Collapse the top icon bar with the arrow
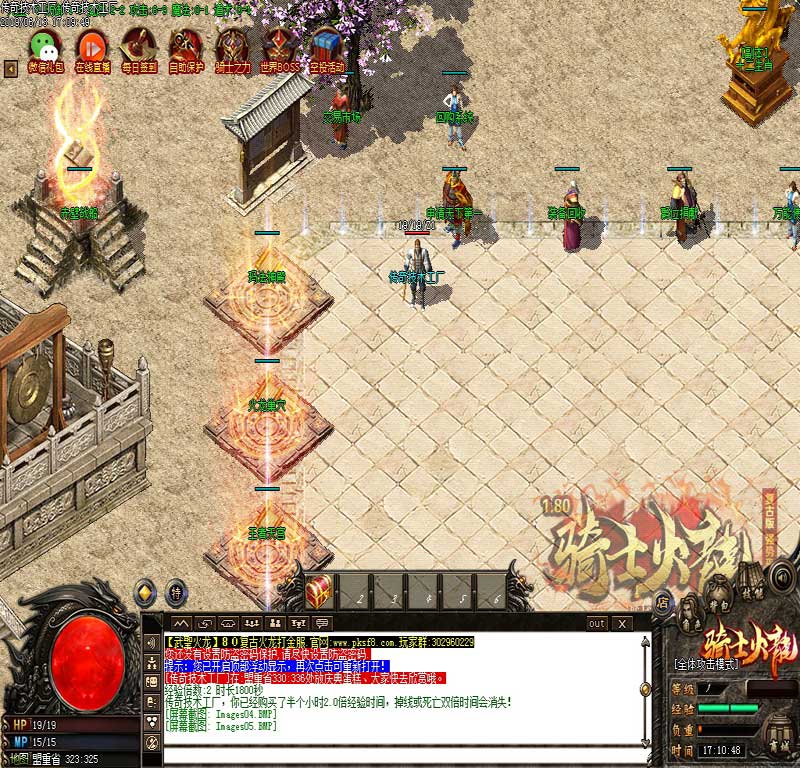This screenshot has height=768, width=800. (11, 68)
